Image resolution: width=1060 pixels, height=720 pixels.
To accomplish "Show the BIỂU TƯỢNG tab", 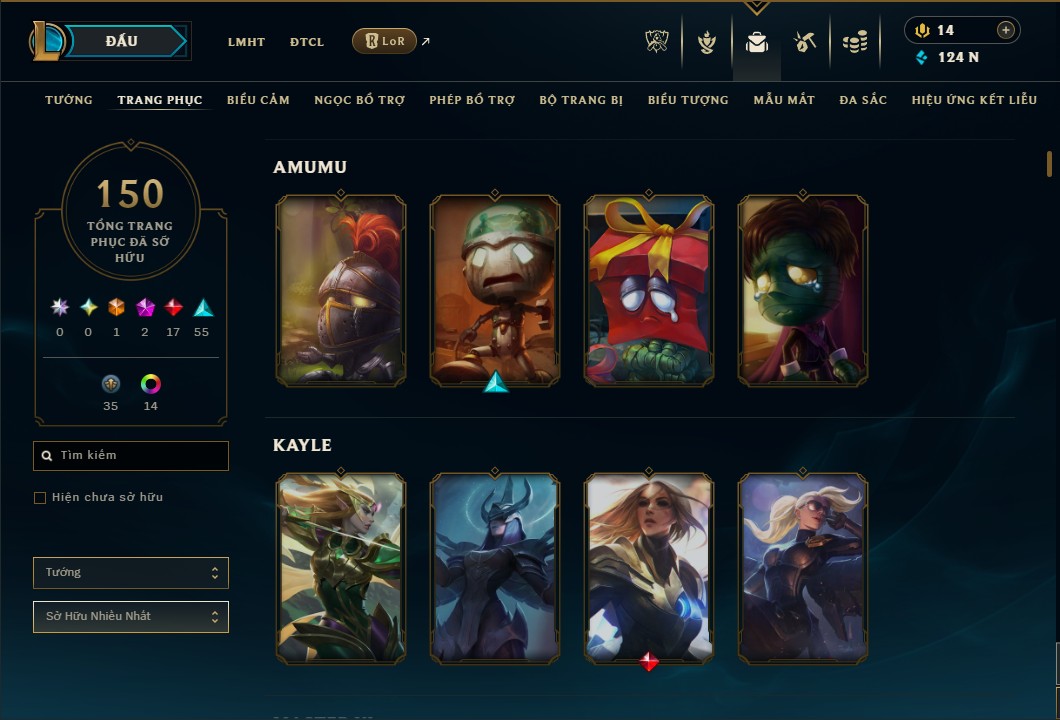I will tap(688, 100).
